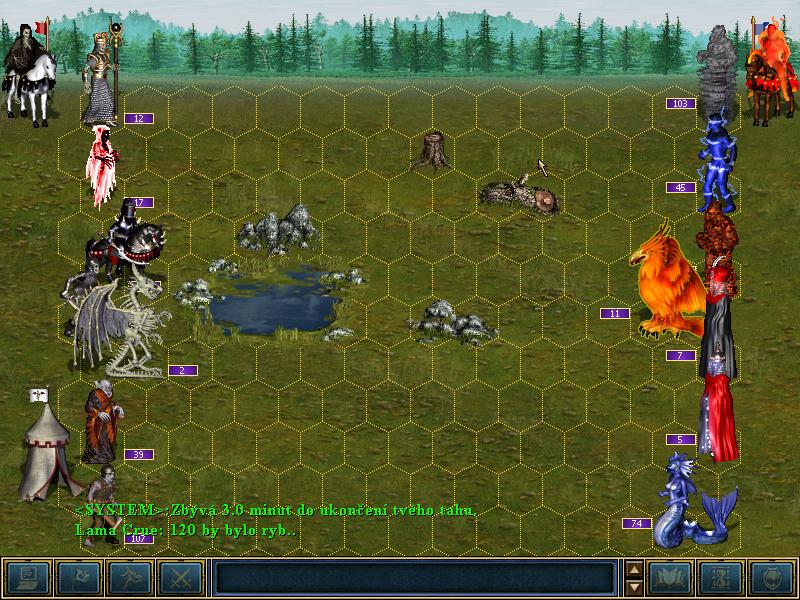Click the combat log message bar
Screen dimensions: 800x600
click(x=414, y=577)
